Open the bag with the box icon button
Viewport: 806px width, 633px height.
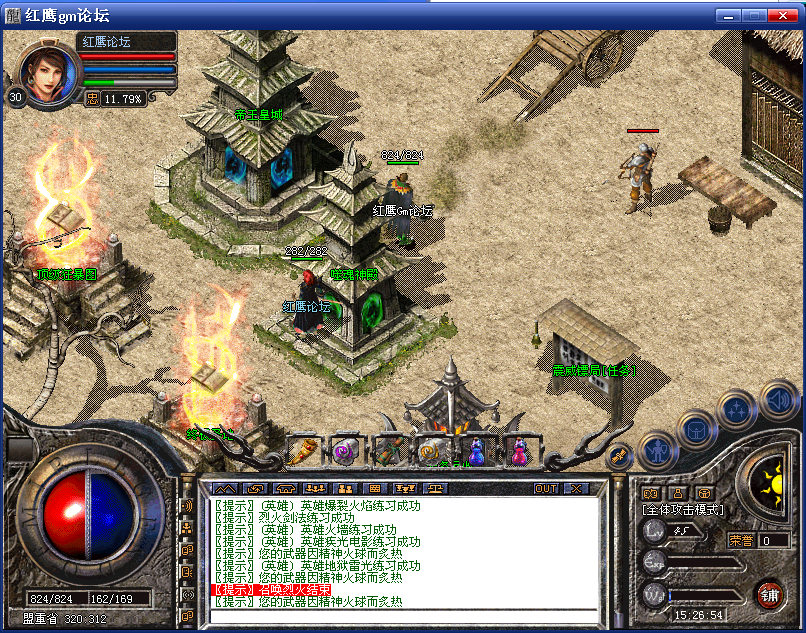[x=697, y=427]
